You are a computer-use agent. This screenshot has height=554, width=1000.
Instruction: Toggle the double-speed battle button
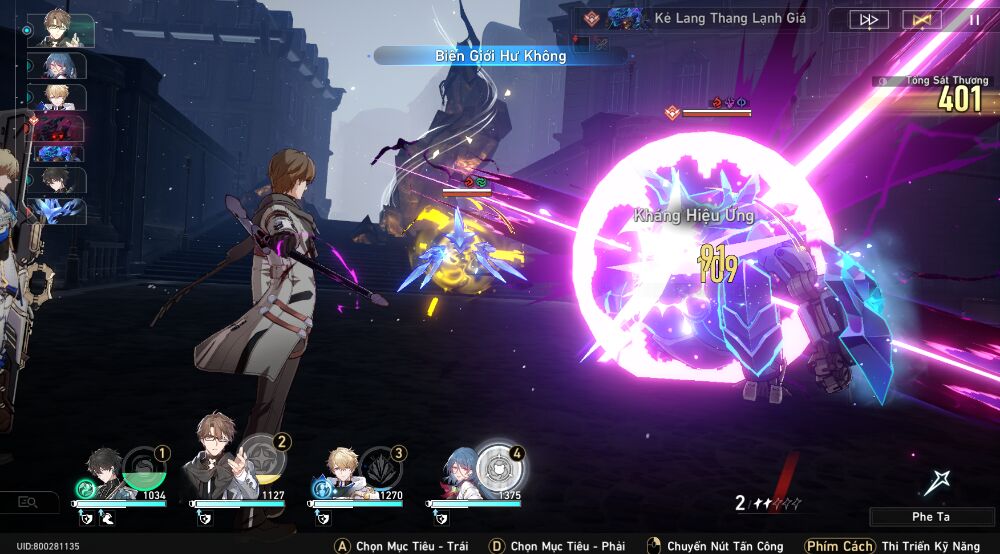(x=869, y=19)
